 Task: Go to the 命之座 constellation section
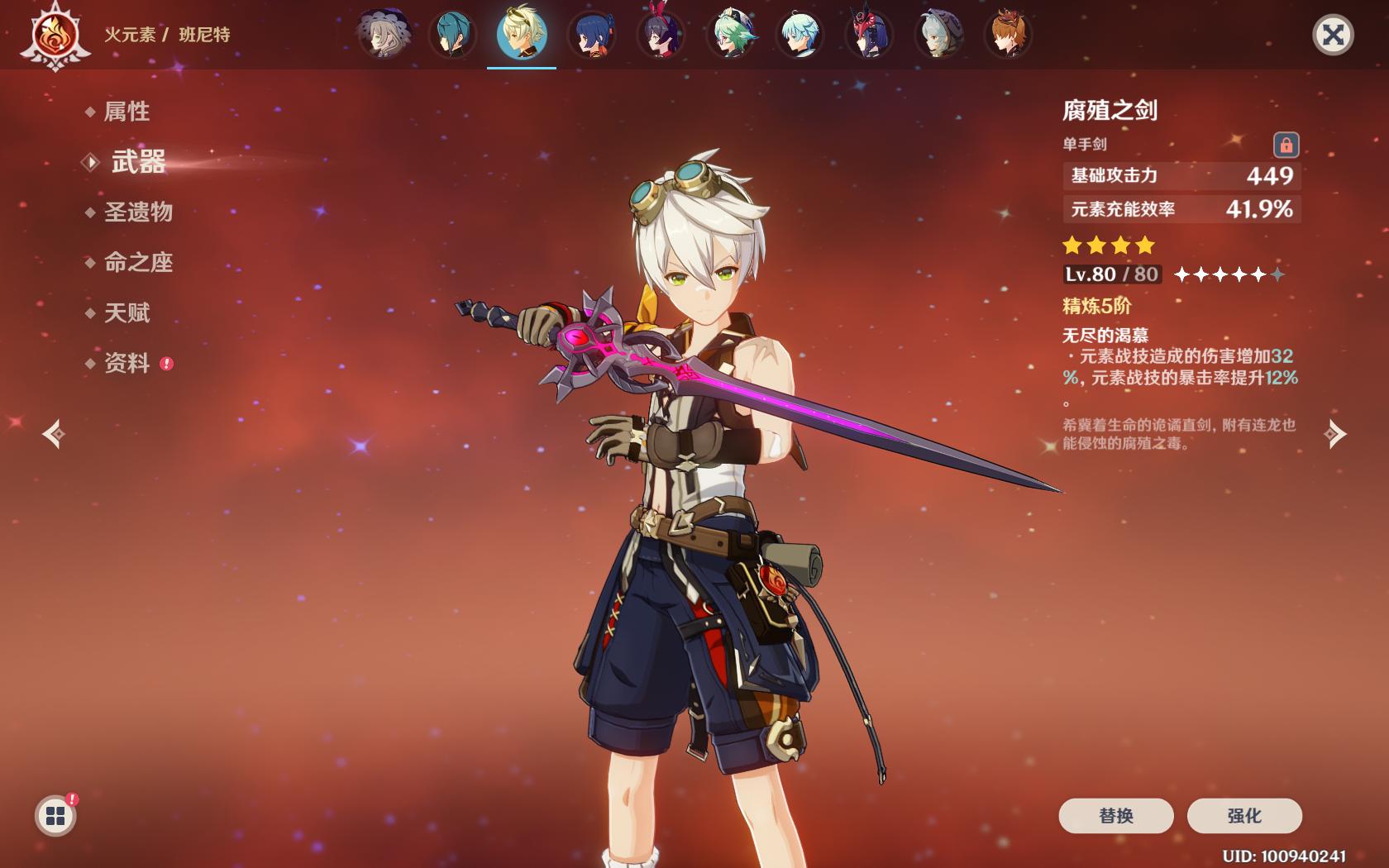(x=138, y=263)
